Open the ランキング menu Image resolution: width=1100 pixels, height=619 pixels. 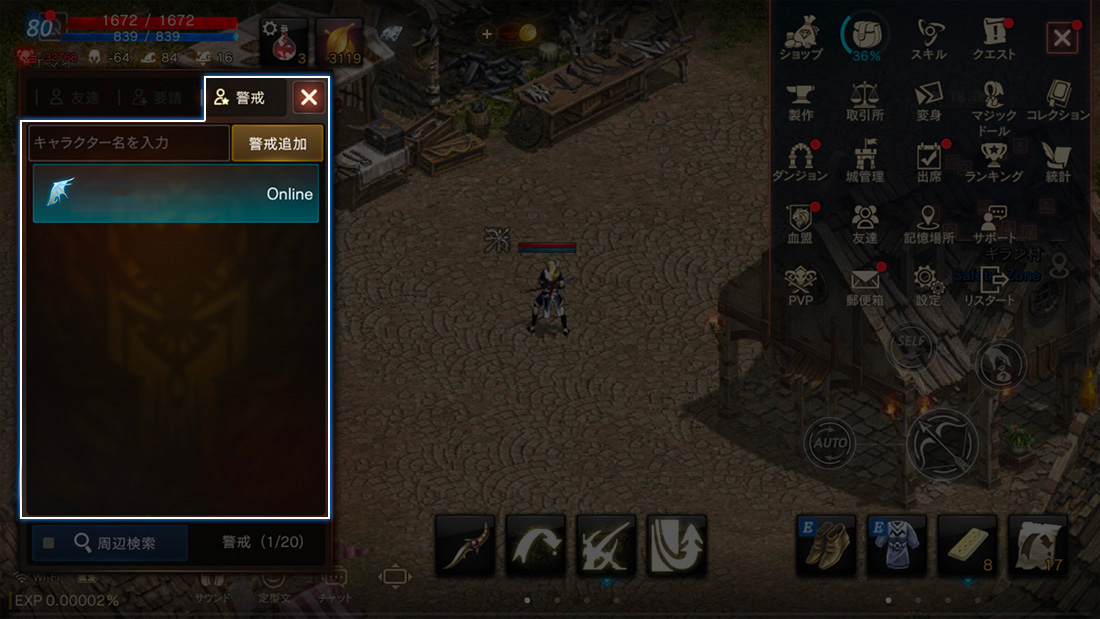[x=993, y=162]
